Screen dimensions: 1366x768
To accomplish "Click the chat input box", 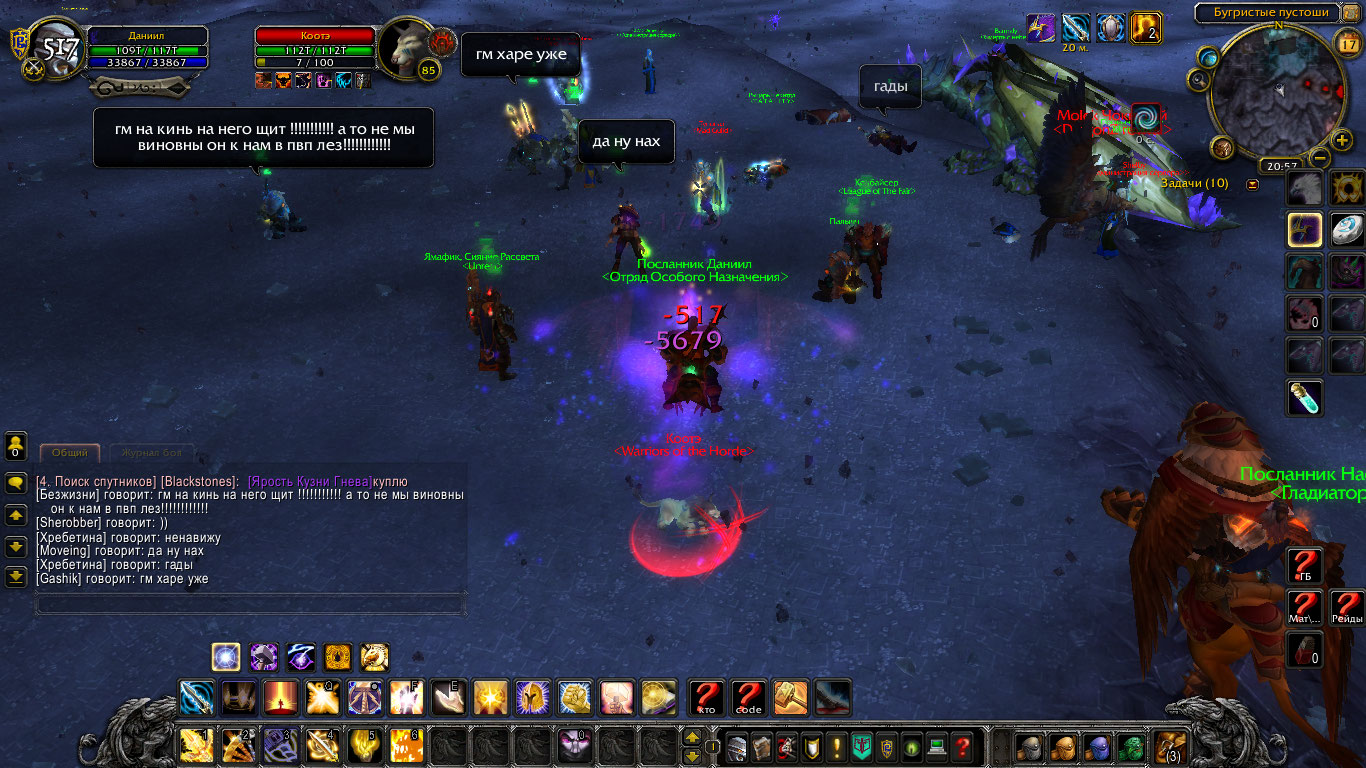I will pyautogui.click(x=250, y=603).
